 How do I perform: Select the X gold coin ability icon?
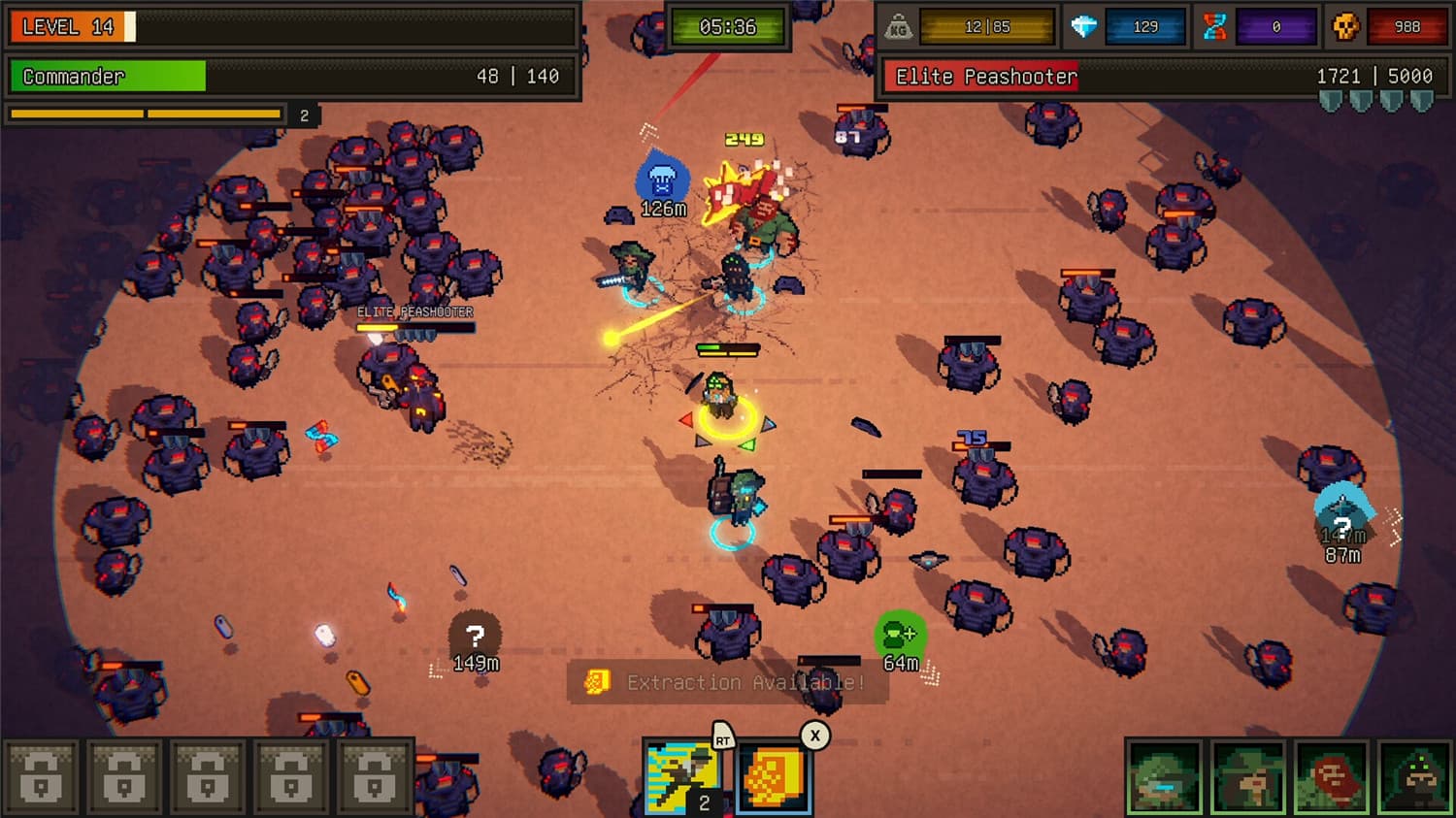(774, 774)
